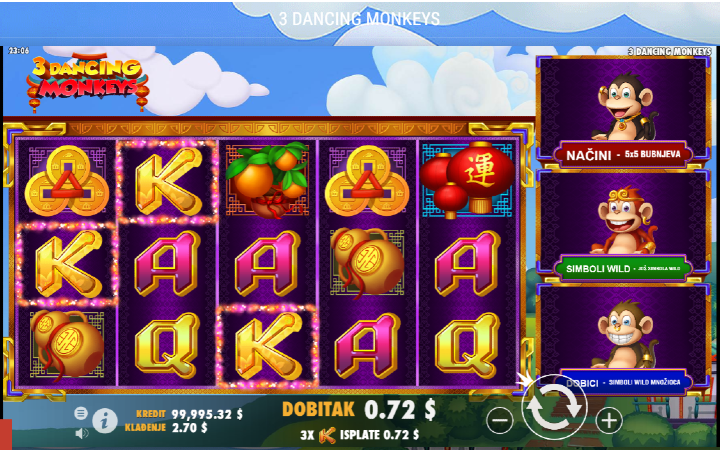Viewport: 720px width, 450px height.
Task: Choose the Simboli Wild monkey panel
Action: coord(625,226)
